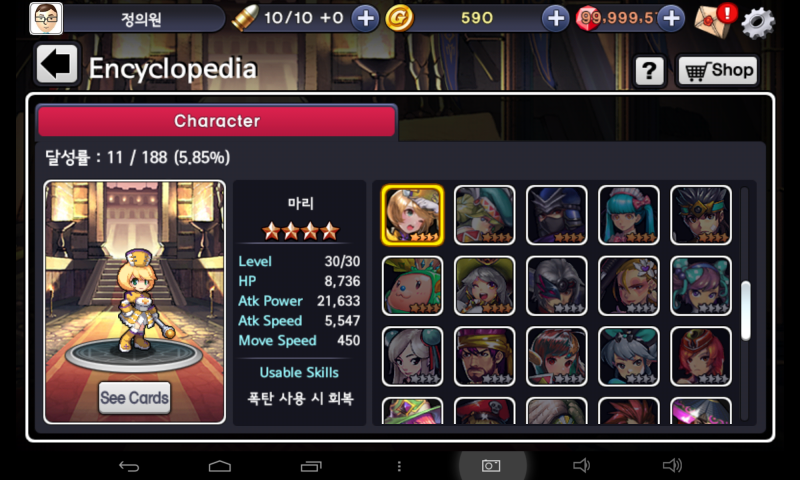Click the See Cards button
This screenshot has width=800, height=480.
134,398
